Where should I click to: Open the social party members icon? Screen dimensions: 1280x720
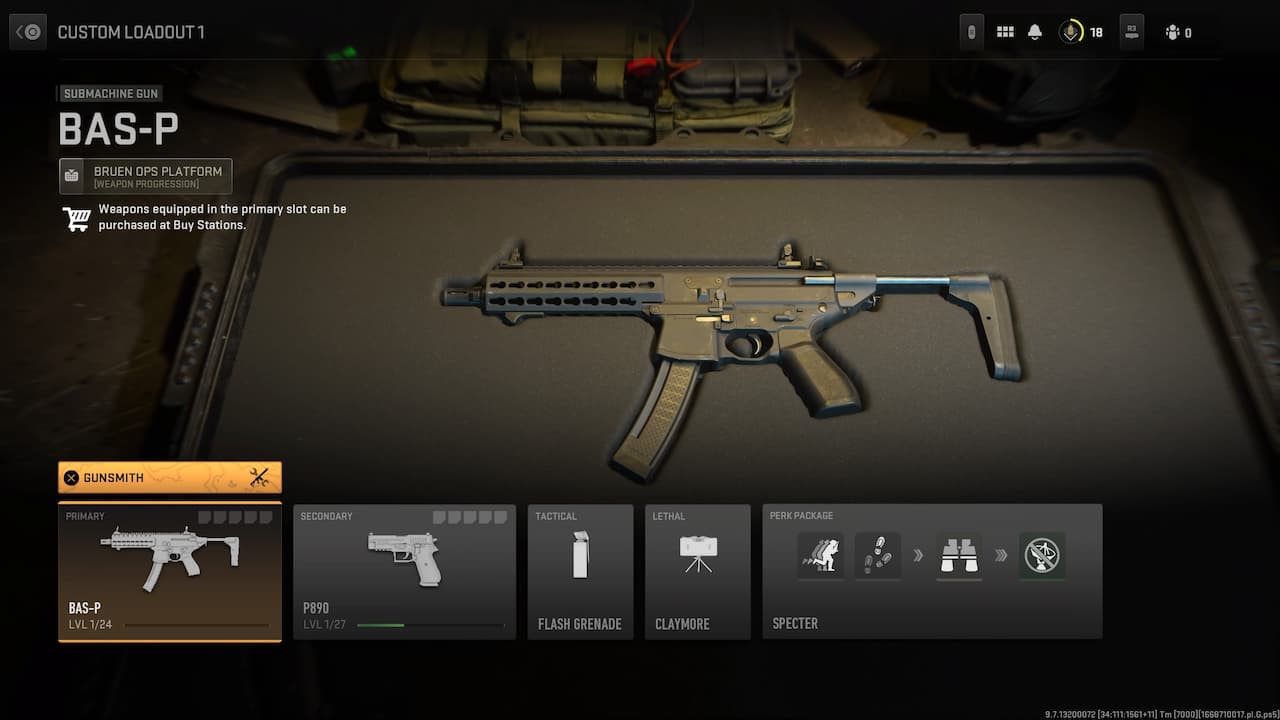coord(1173,32)
